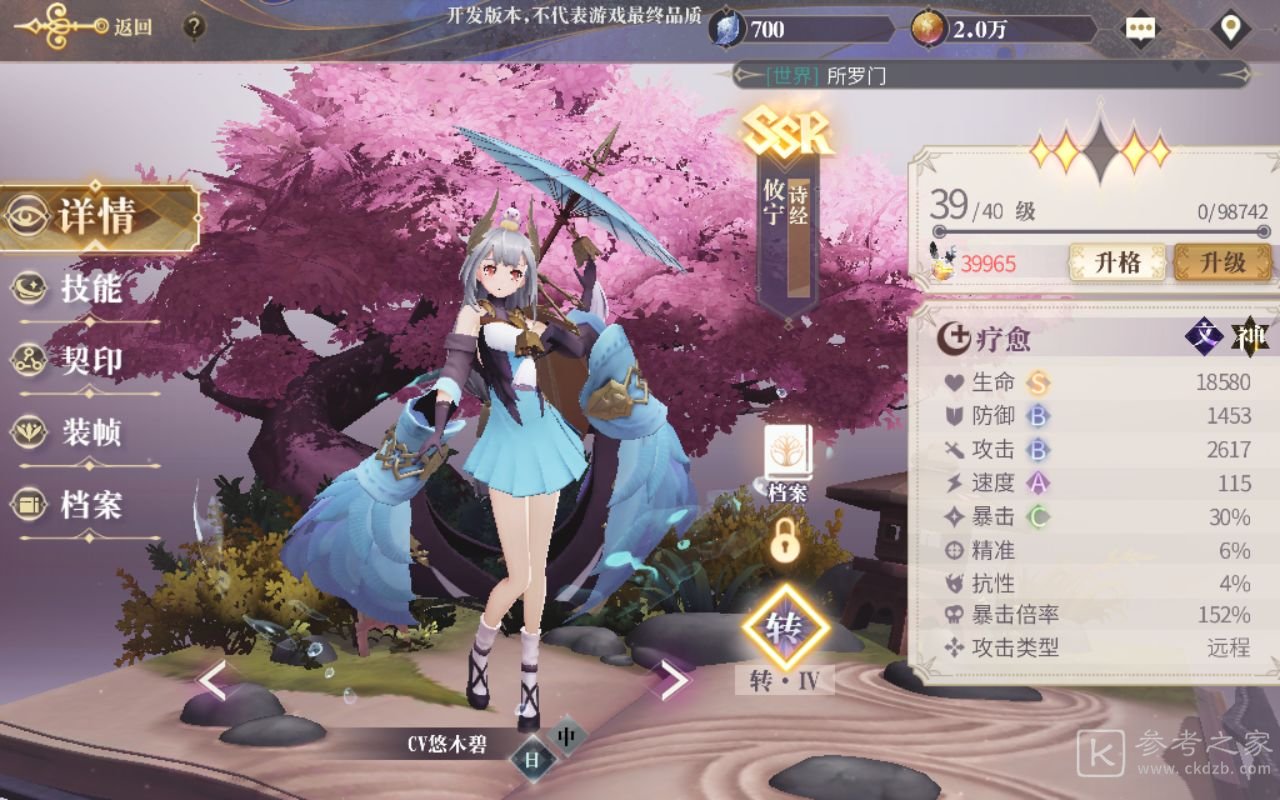Click the 升级 level up button
Viewport: 1280px width, 800px height.
[1222, 263]
